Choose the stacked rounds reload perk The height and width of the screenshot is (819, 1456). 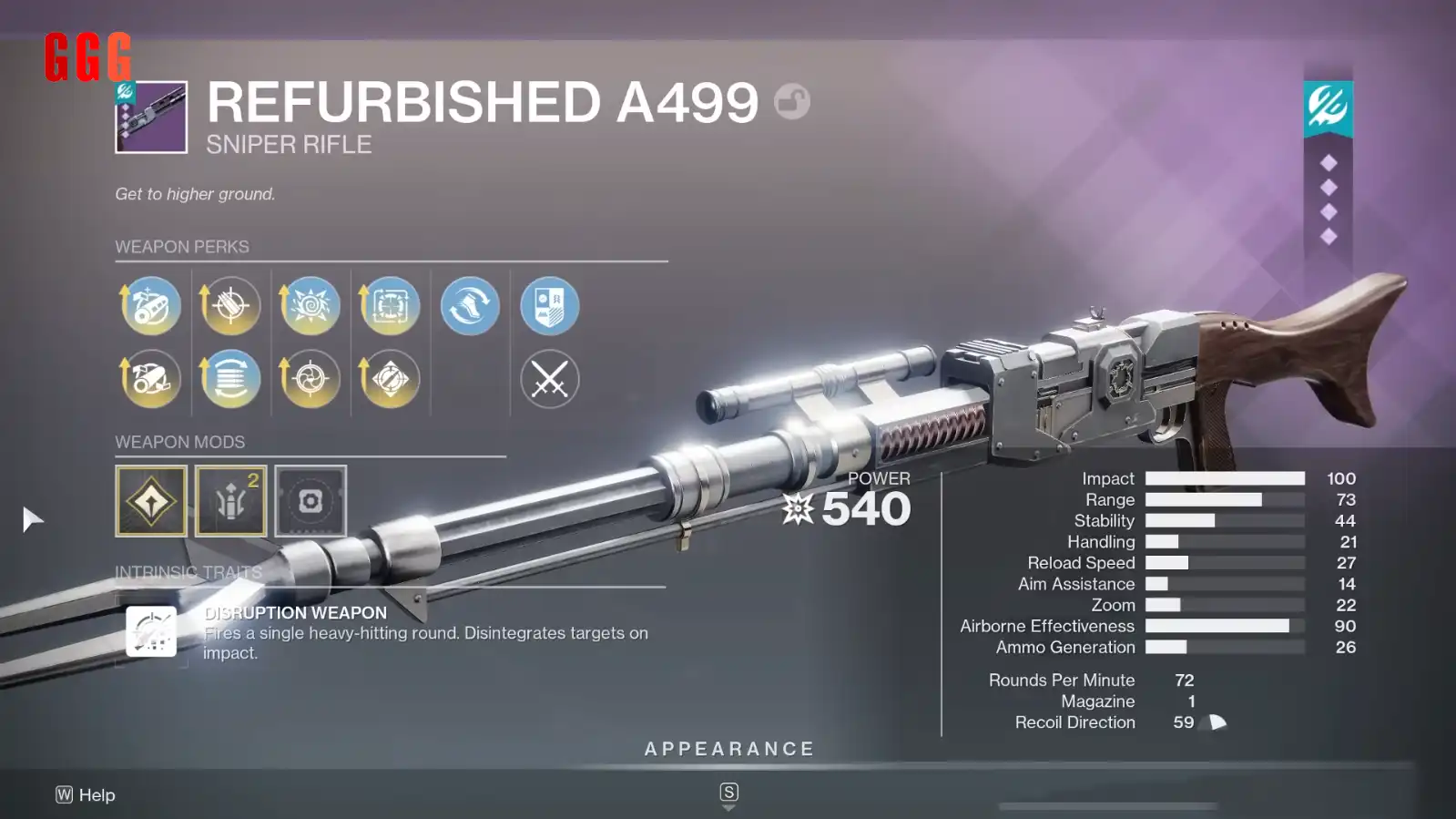tap(230, 379)
